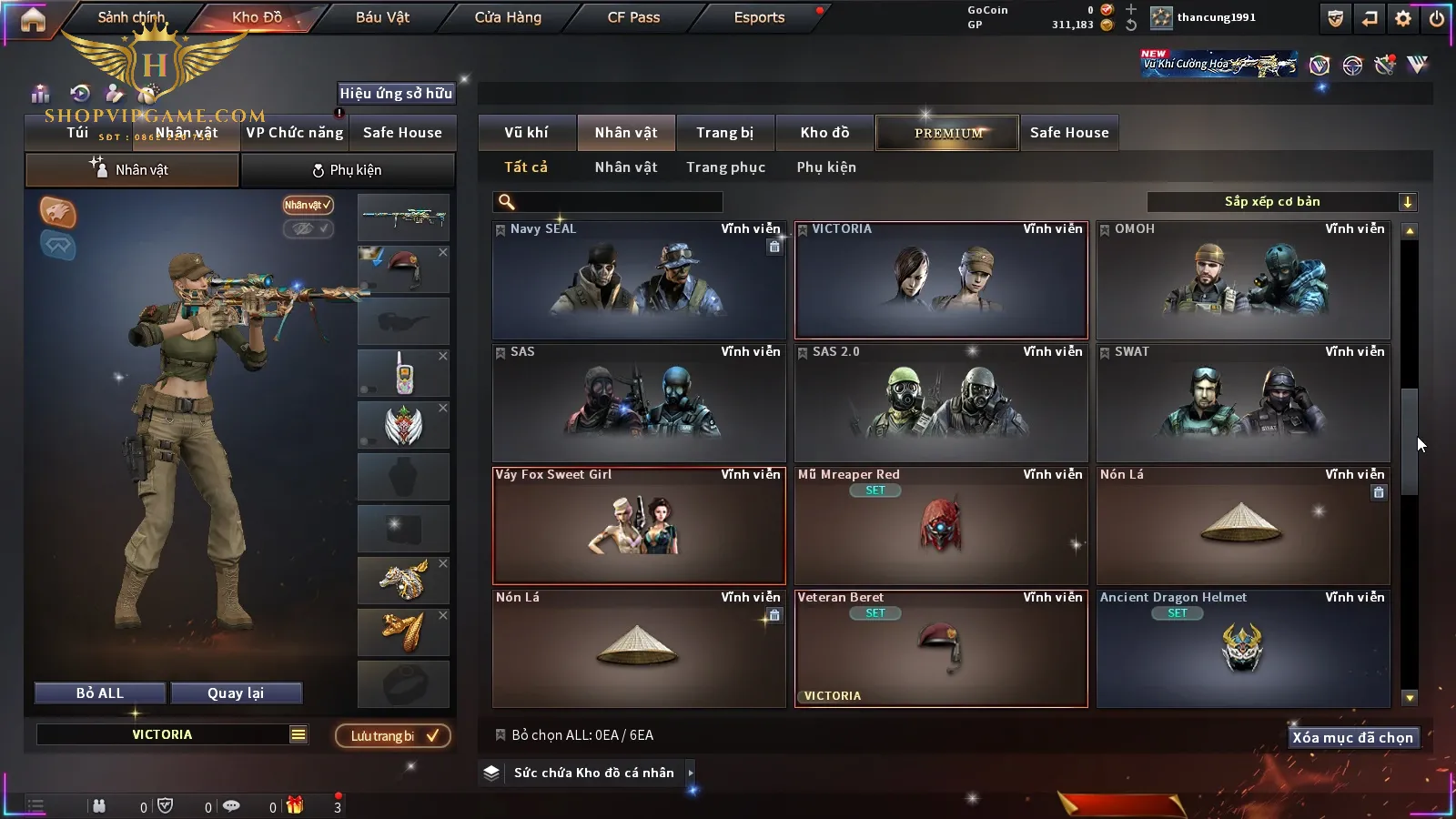
Task: Click the Quay lại button
Action: [x=236, y=693]
